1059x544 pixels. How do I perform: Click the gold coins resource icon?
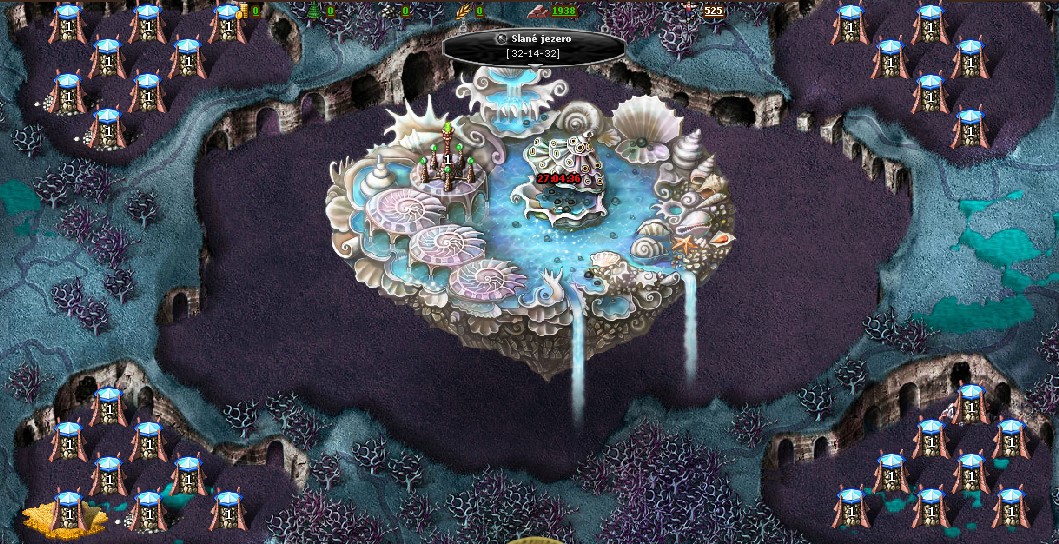coord(242,11)
